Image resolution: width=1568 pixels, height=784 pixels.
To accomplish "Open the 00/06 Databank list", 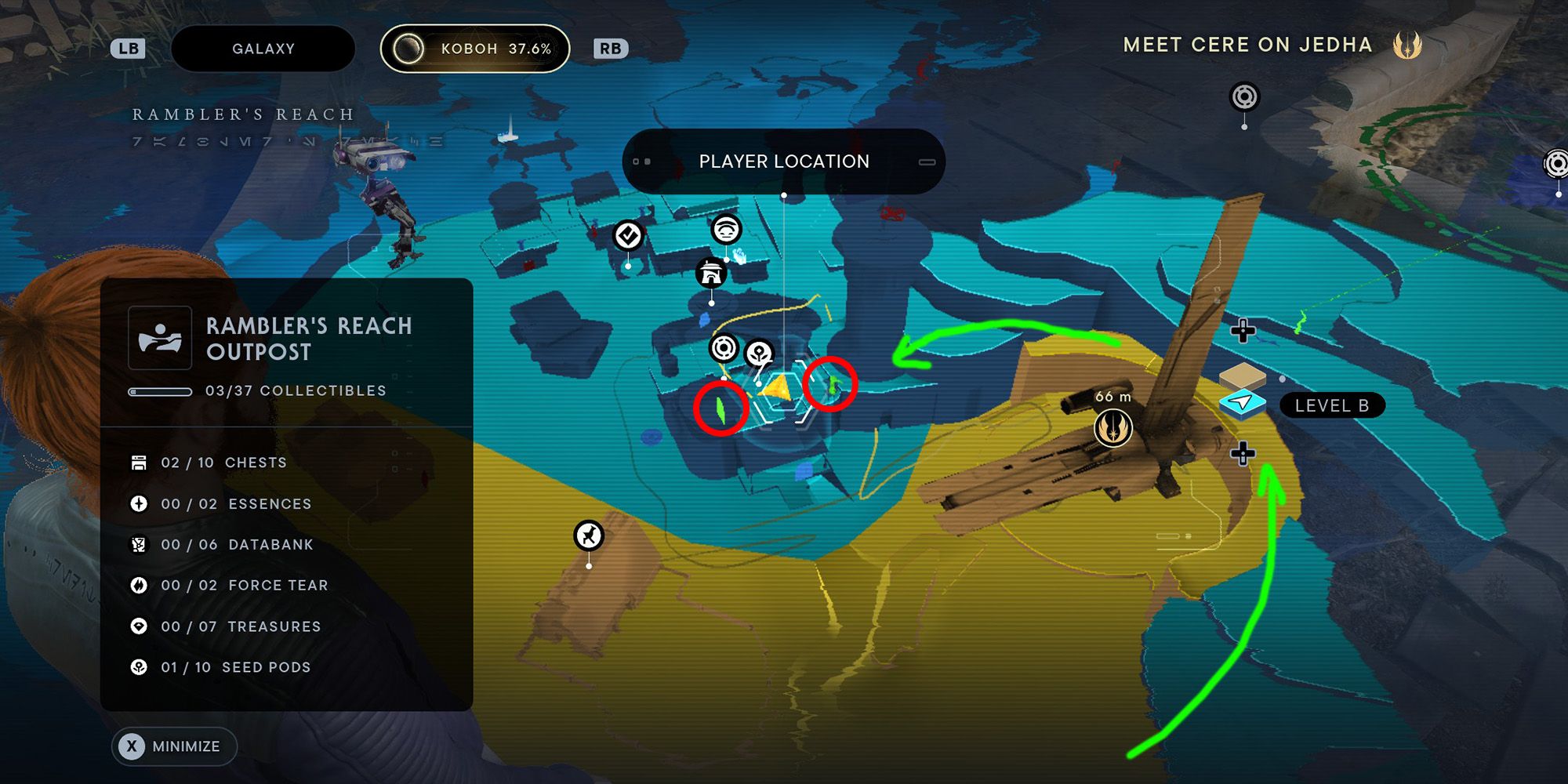I will pyautogui.click(x=238, y=544).
